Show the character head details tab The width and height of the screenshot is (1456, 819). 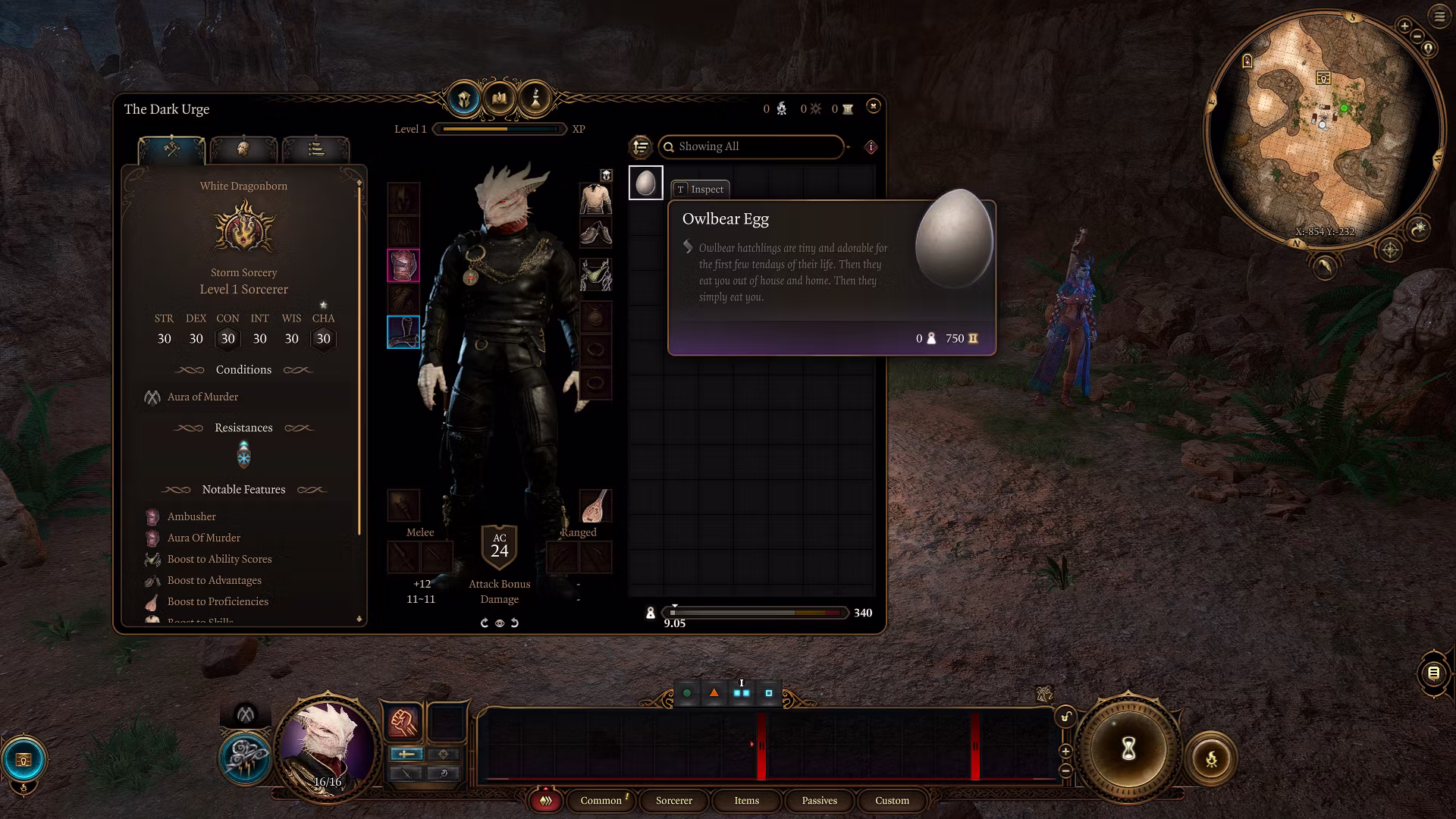pos(243,149)
